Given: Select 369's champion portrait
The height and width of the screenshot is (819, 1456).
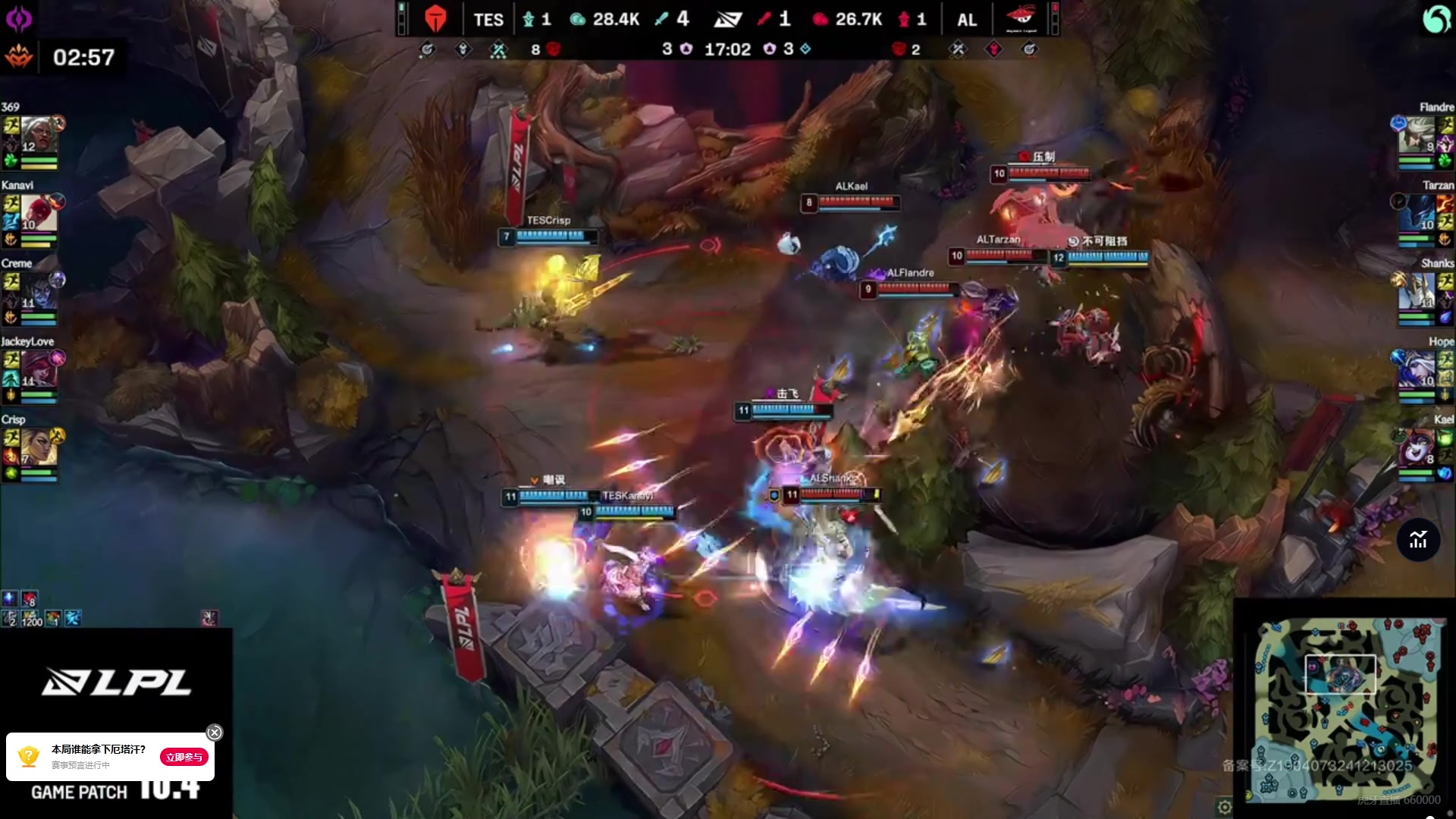Looking at the screenshot, I should 39,136.
